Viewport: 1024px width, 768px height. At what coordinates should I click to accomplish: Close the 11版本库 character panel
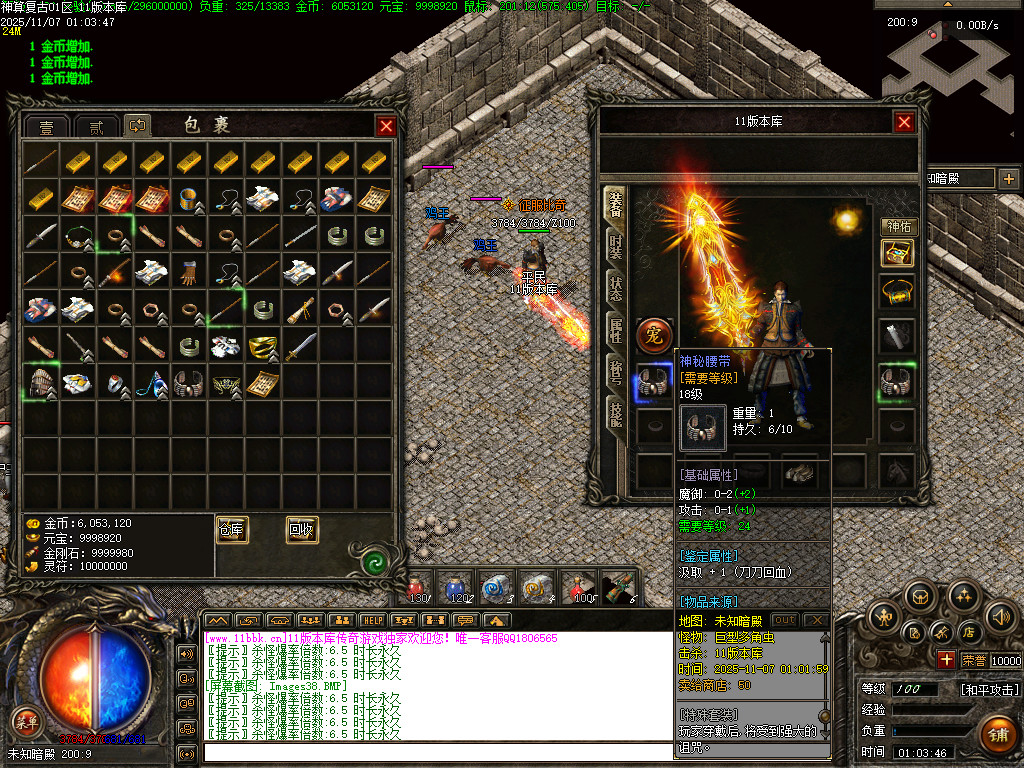tap(904, 122)
